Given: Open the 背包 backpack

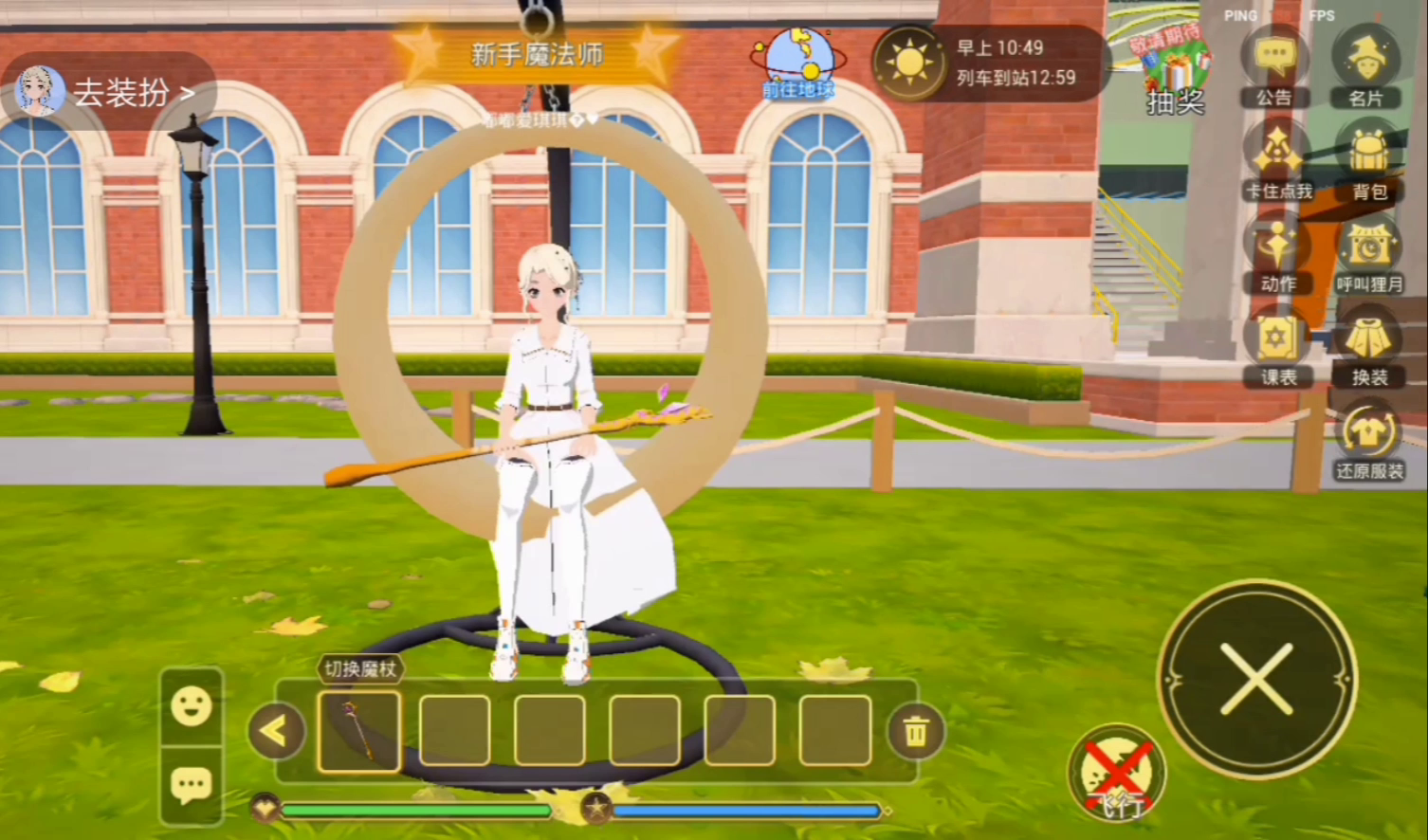Looking at the screenshot, I should pyautogui.click(x=1368, y=159).
